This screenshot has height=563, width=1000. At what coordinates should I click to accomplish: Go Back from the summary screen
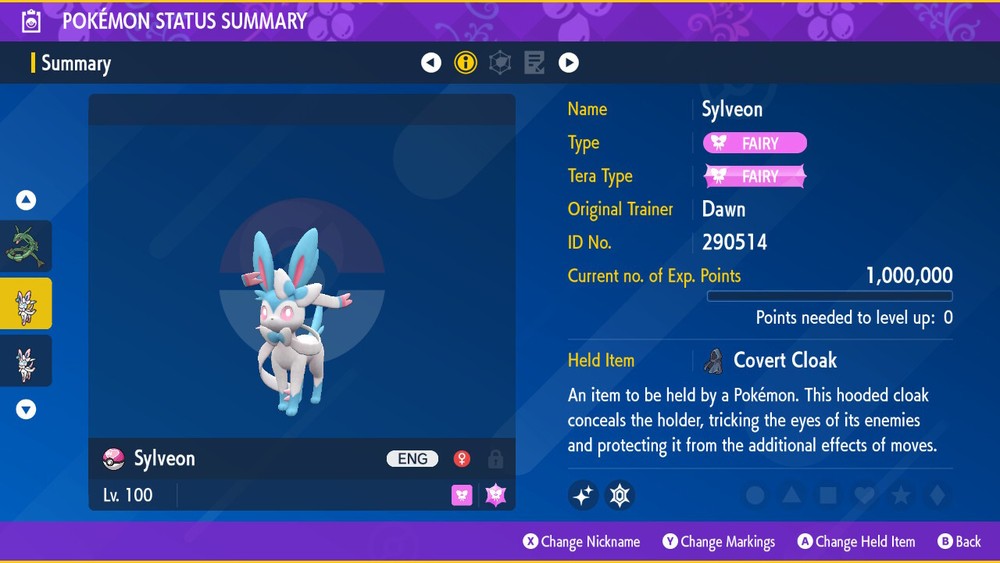point(959,542)
